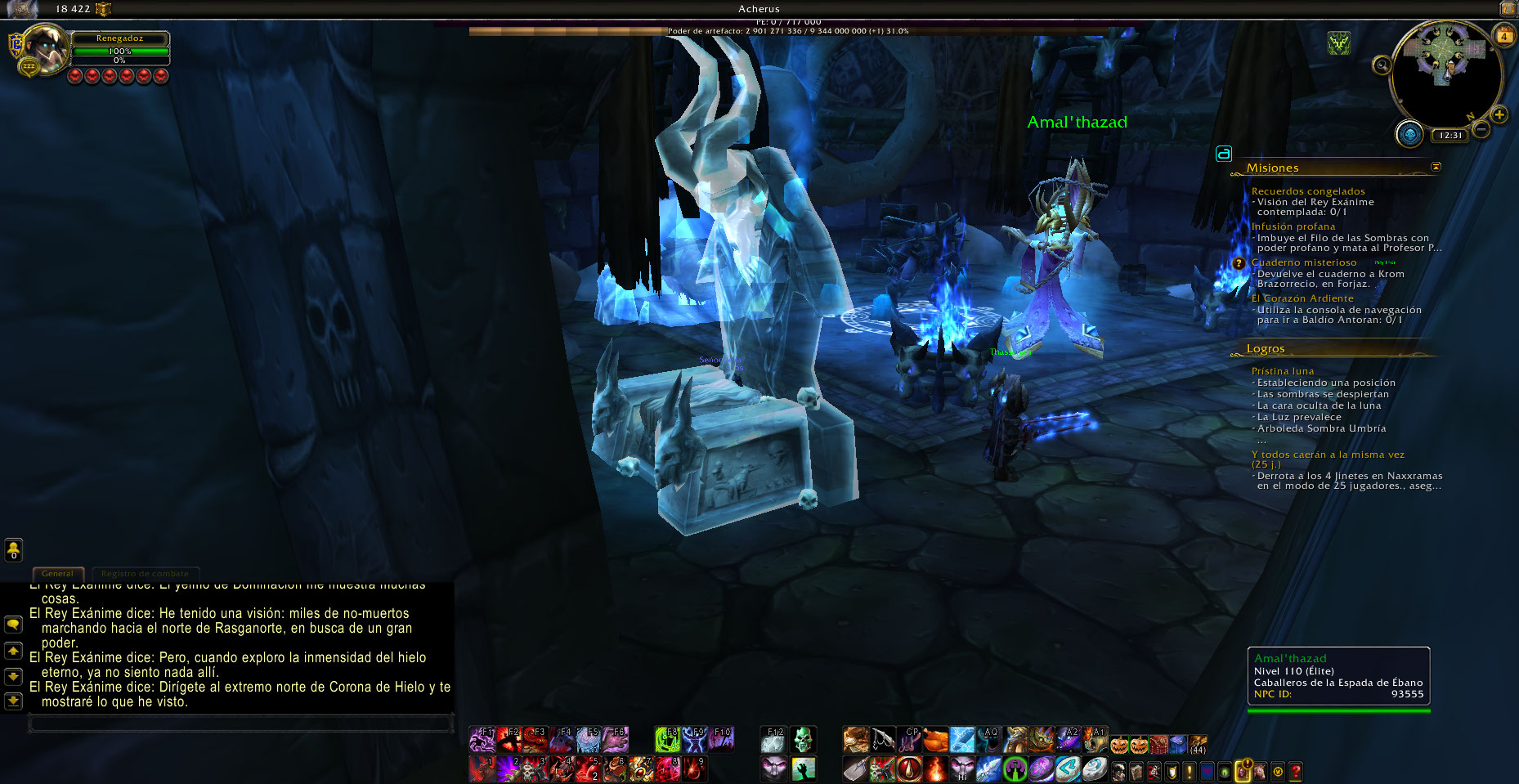1519x784 pixels.
Task: Click the chat text input box
Action: (241, 724)
